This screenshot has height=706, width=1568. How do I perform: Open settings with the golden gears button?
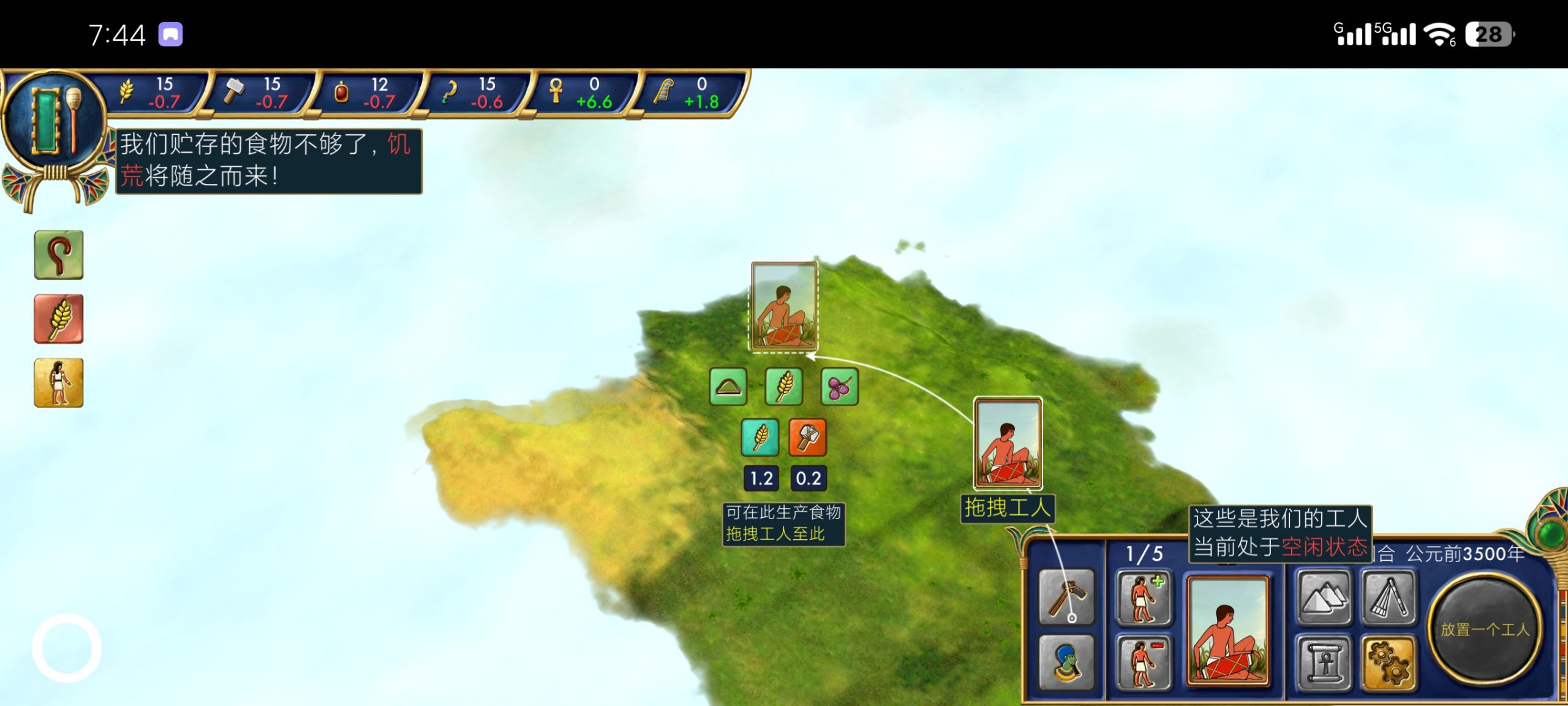pyautogui.click(x=1389, y=662)
